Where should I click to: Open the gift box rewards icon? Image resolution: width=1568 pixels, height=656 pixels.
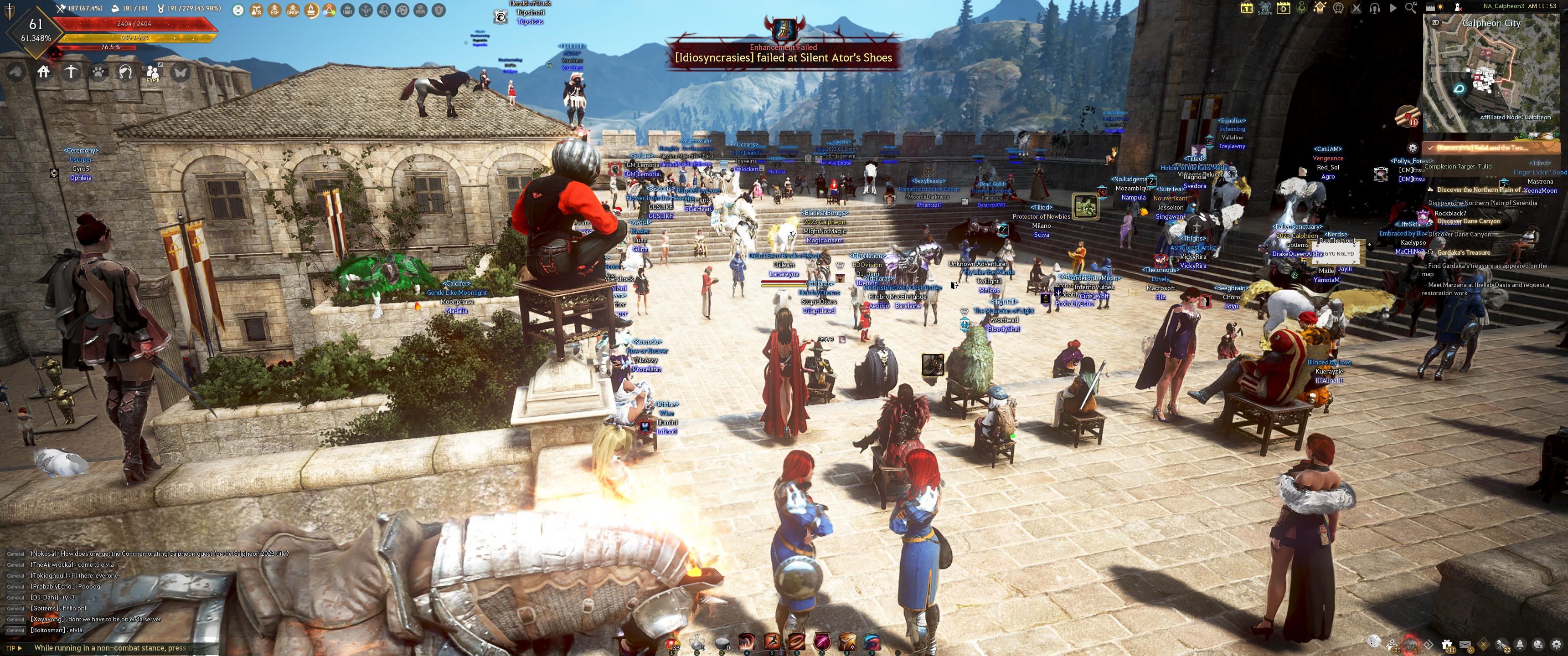[1447, 644]
